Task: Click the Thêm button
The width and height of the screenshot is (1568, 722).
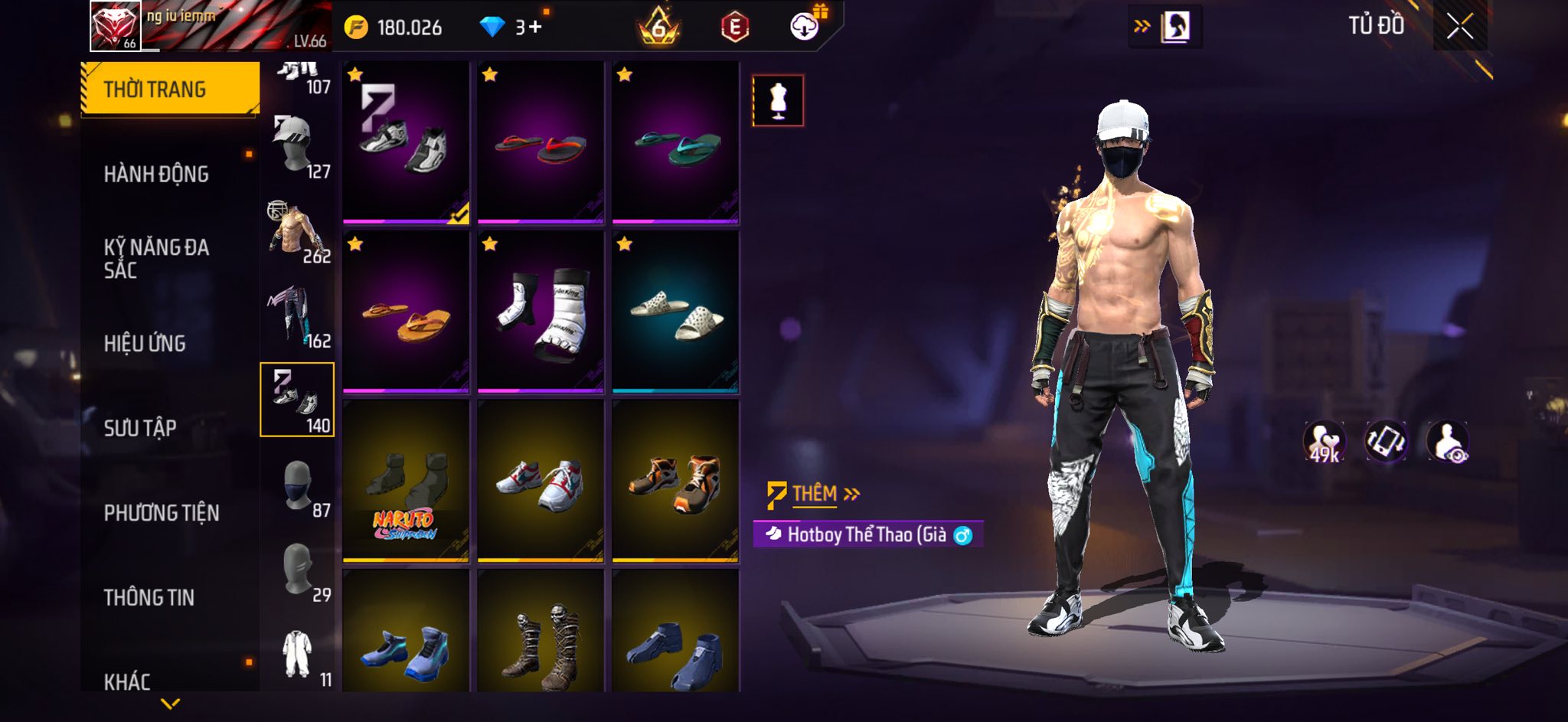Action: [x=815, y=495]
